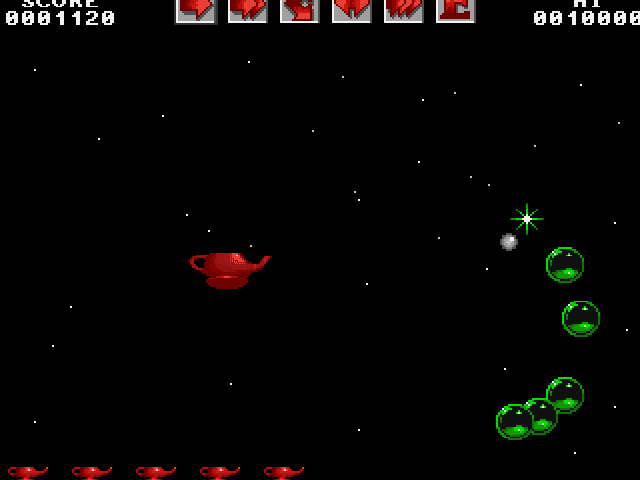Select the double red arrow power-up icon

point(247,10)
